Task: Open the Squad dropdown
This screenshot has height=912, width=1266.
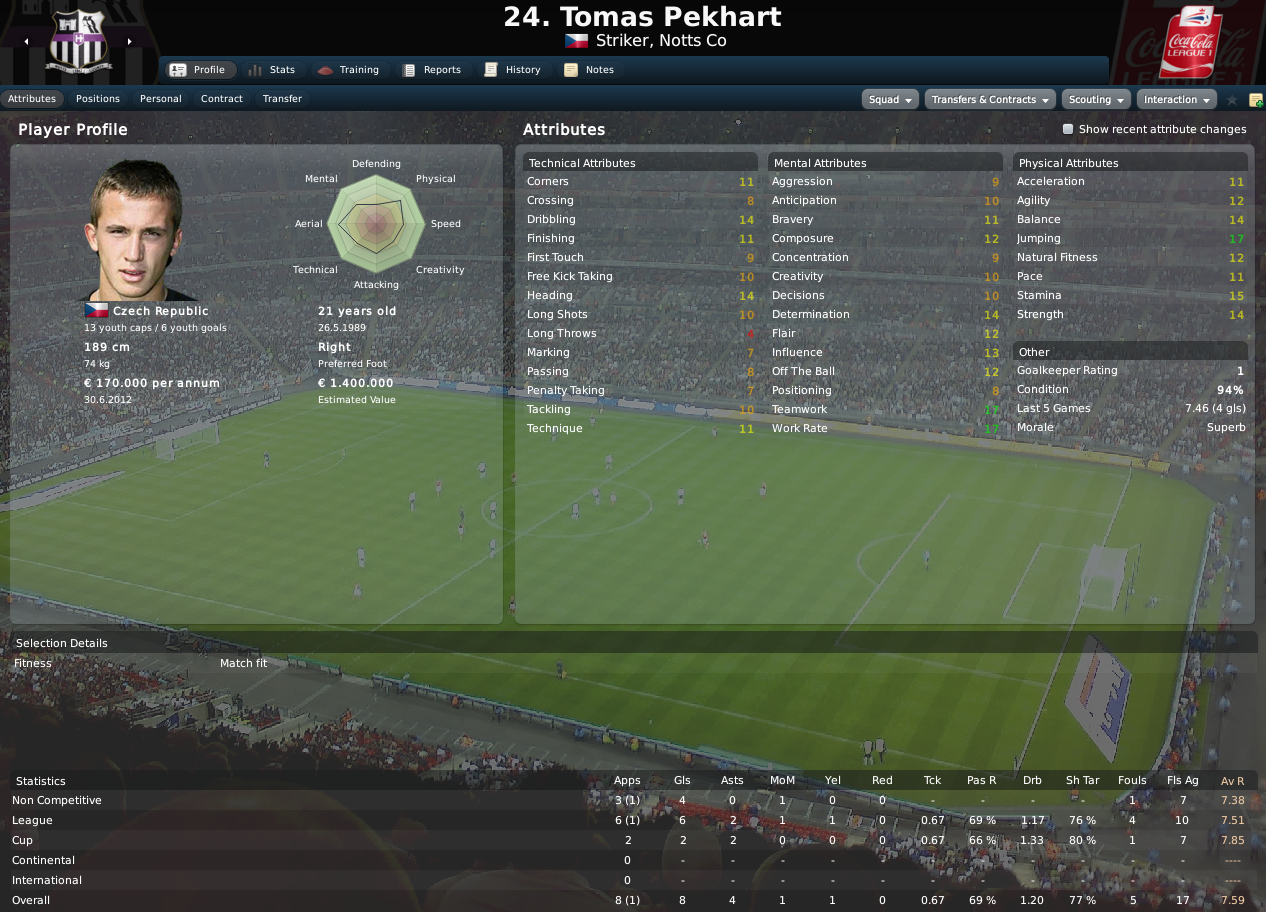Action: click(890, 100)
